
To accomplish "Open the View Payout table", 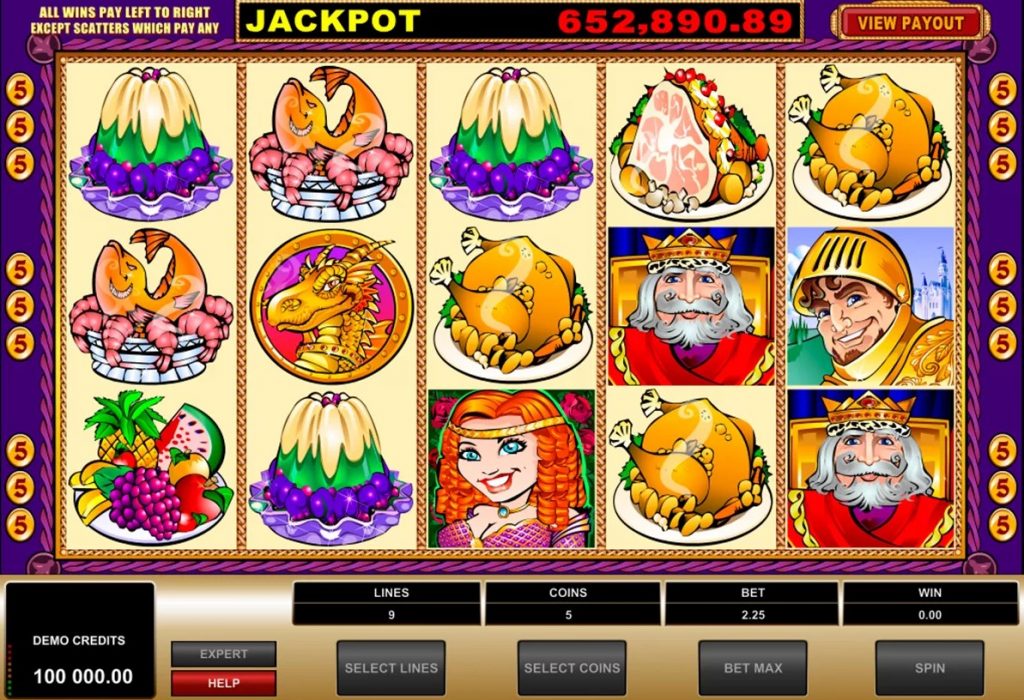I will pyautogui.click(x=909, y=22).
